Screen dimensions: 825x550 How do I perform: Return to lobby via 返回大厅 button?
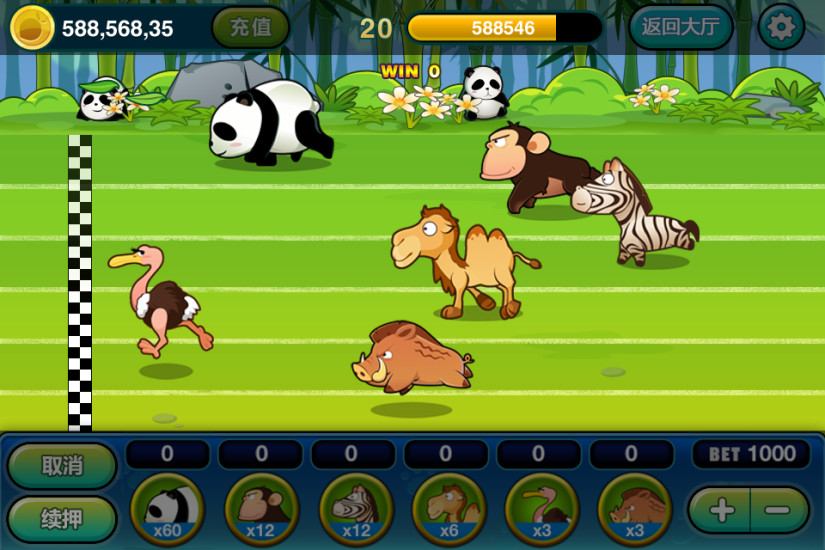click(x=680, y=27)
